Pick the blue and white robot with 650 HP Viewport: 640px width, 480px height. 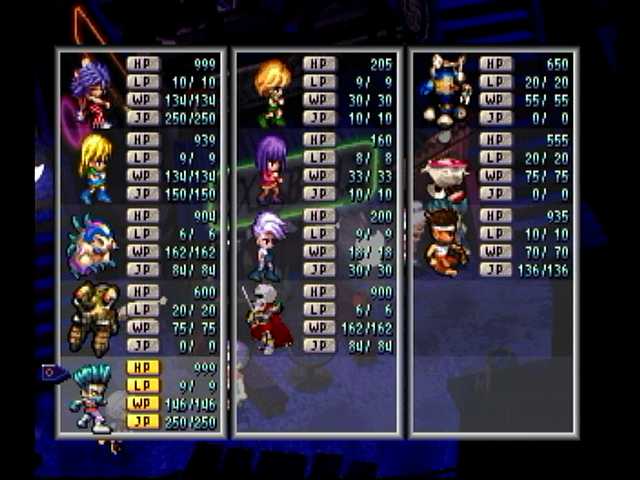[445, 90]
